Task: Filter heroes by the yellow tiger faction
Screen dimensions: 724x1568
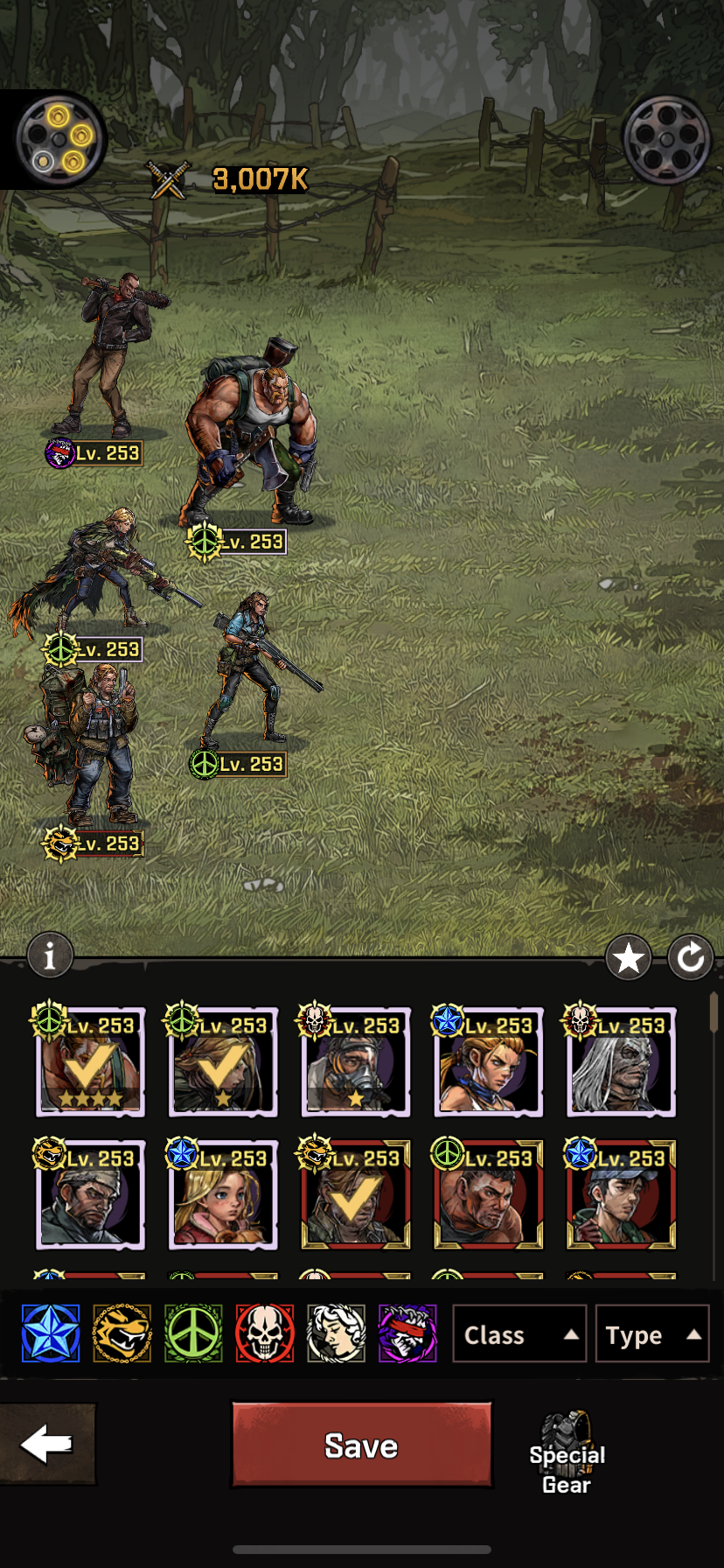Action: (x=122, y=1333)
